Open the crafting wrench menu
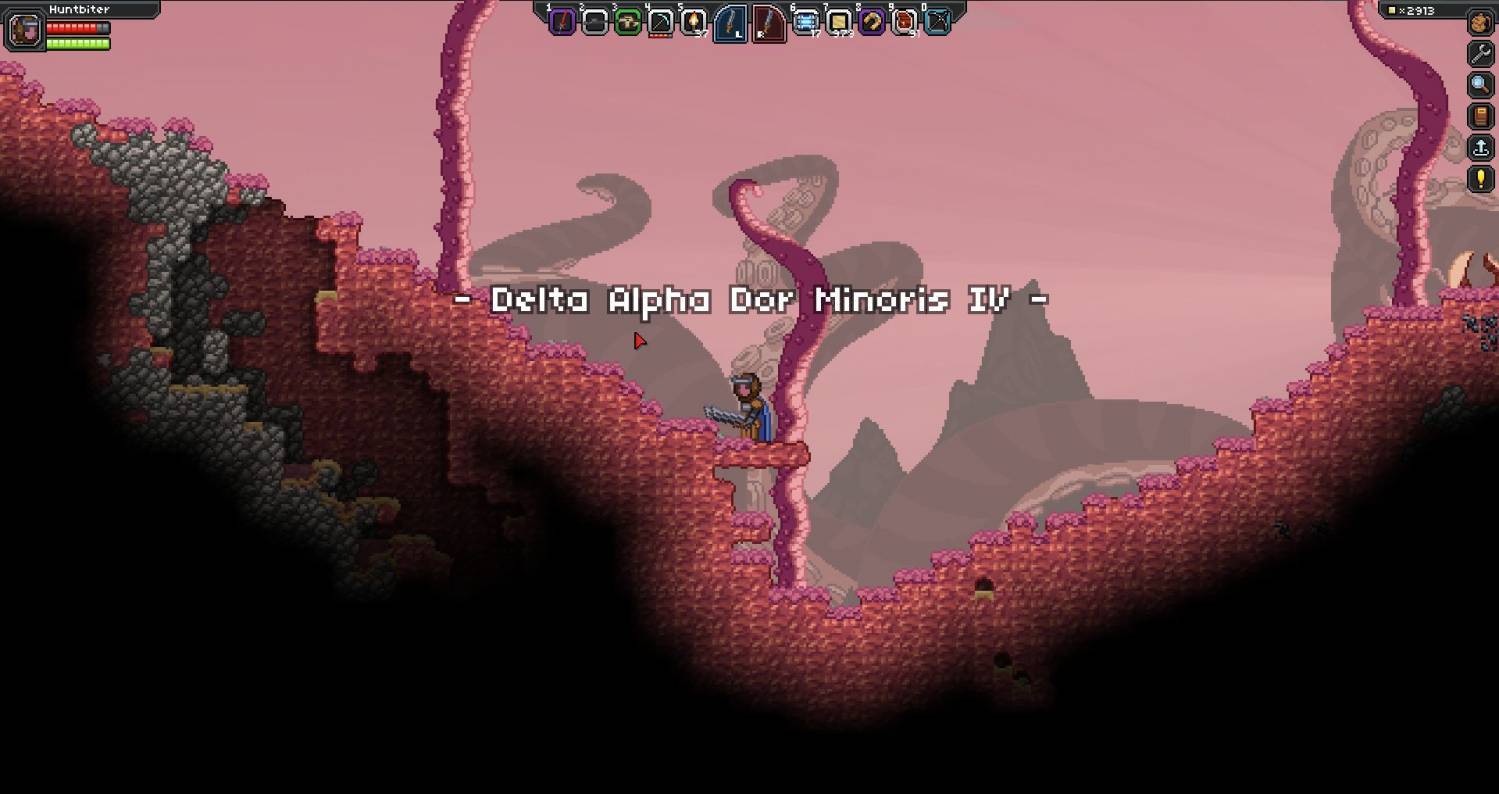Image resolution: width=1499 pixels, height=794 pixels. 1480,53
